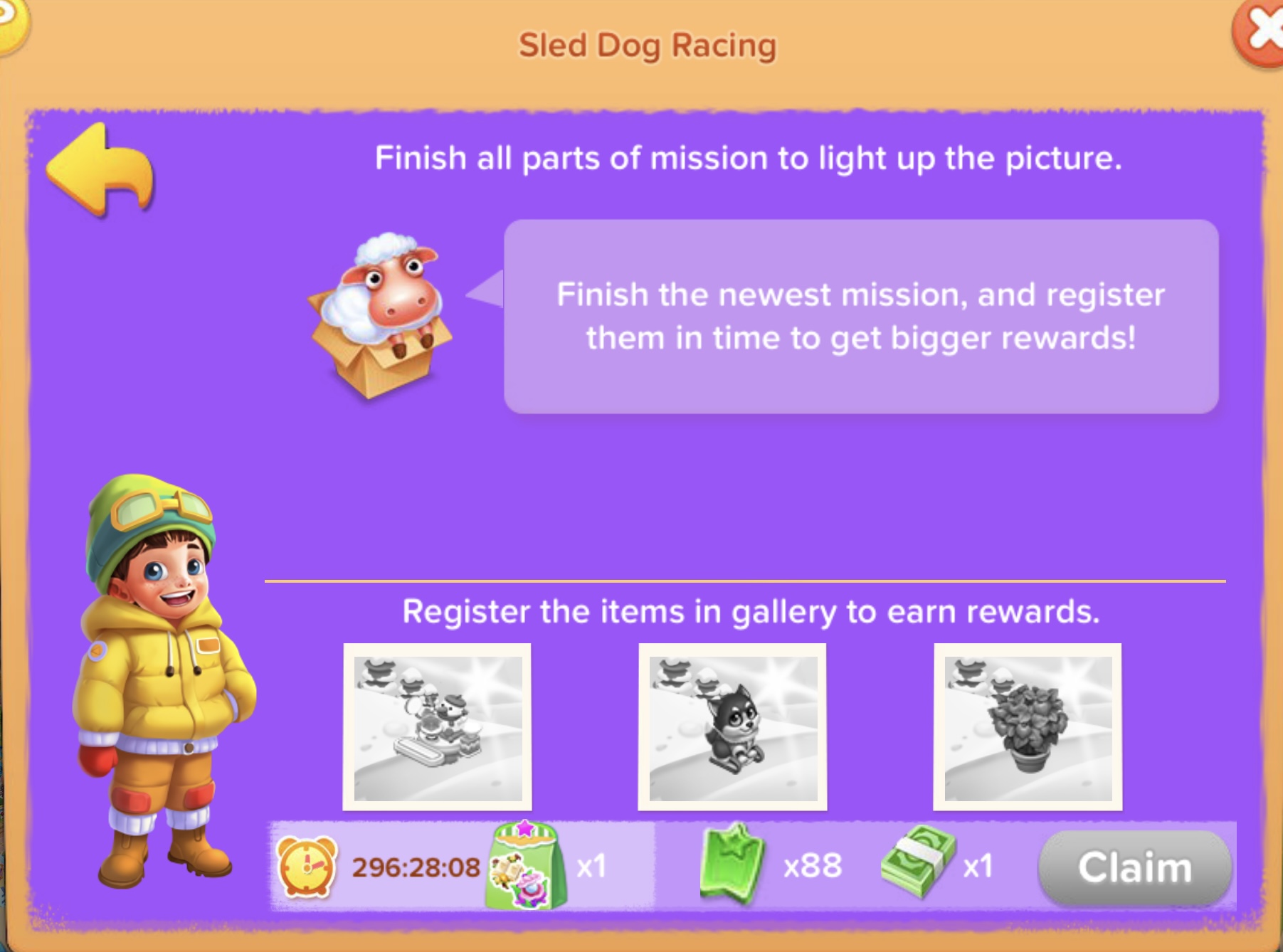The height and width of the screenshot is (952, 1283).
Task: Tap the green star ticket icon
Action: click(732, 864)
